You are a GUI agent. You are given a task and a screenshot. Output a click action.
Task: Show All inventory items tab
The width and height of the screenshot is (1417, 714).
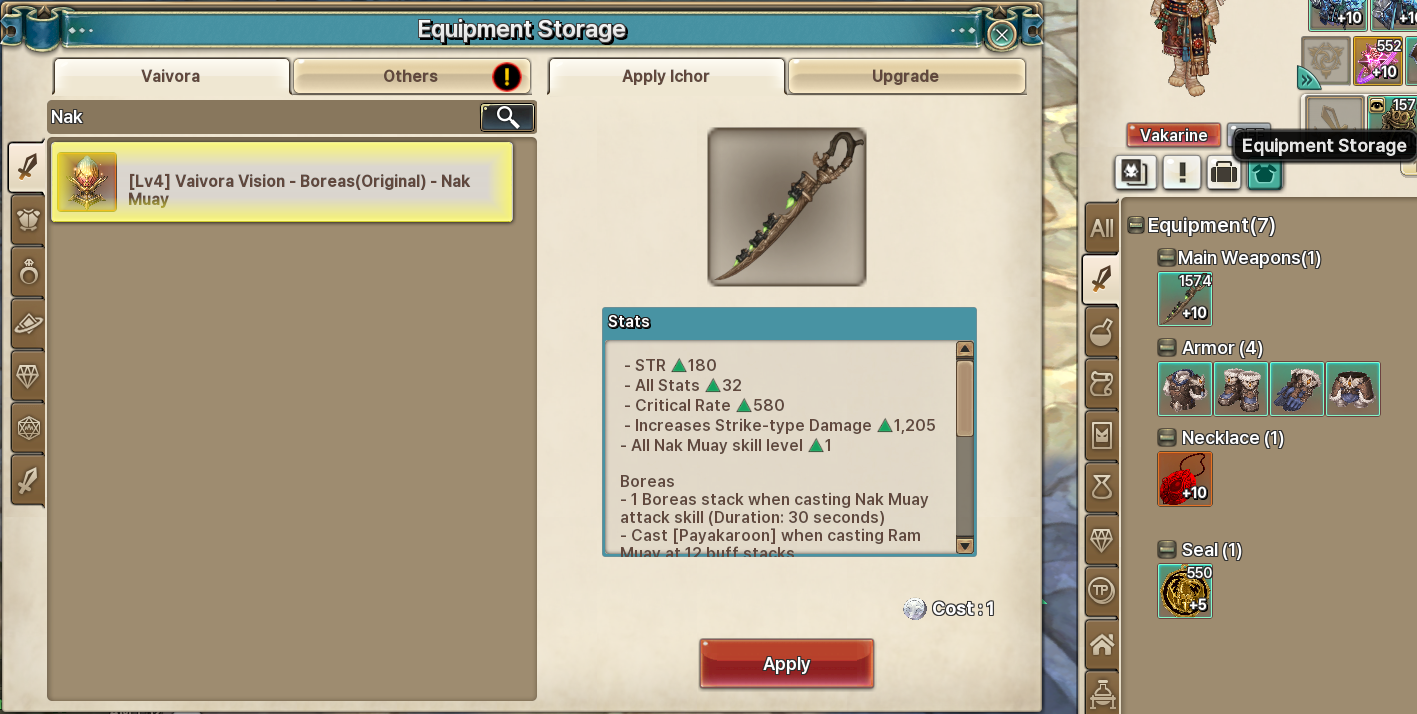(x=1102, y=228)
